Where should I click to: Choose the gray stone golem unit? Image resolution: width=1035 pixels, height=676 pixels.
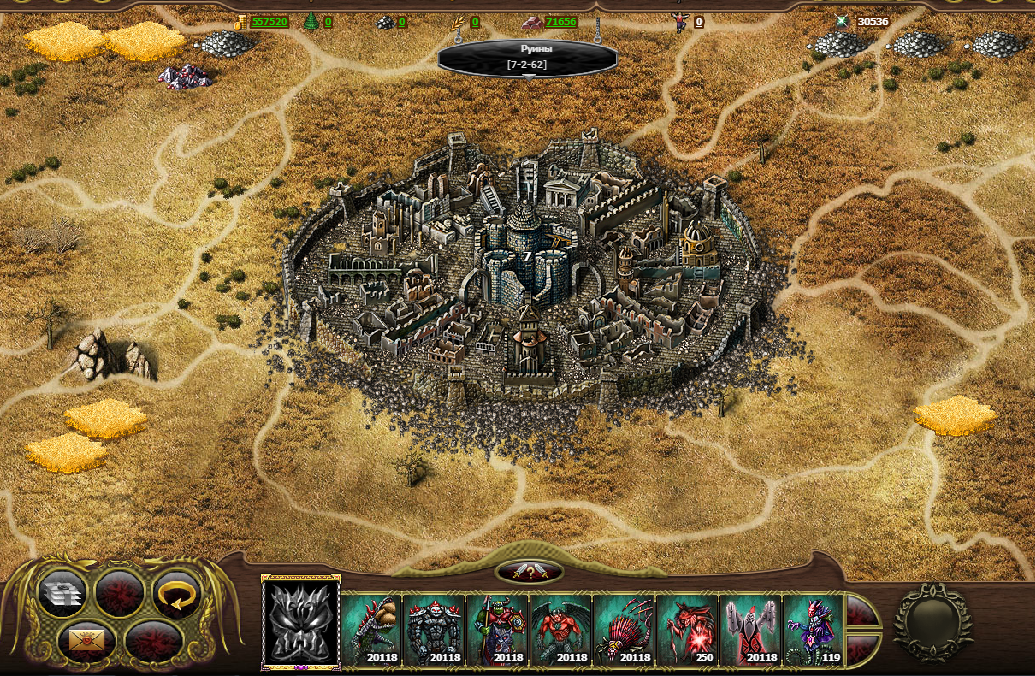pos(435,630)
